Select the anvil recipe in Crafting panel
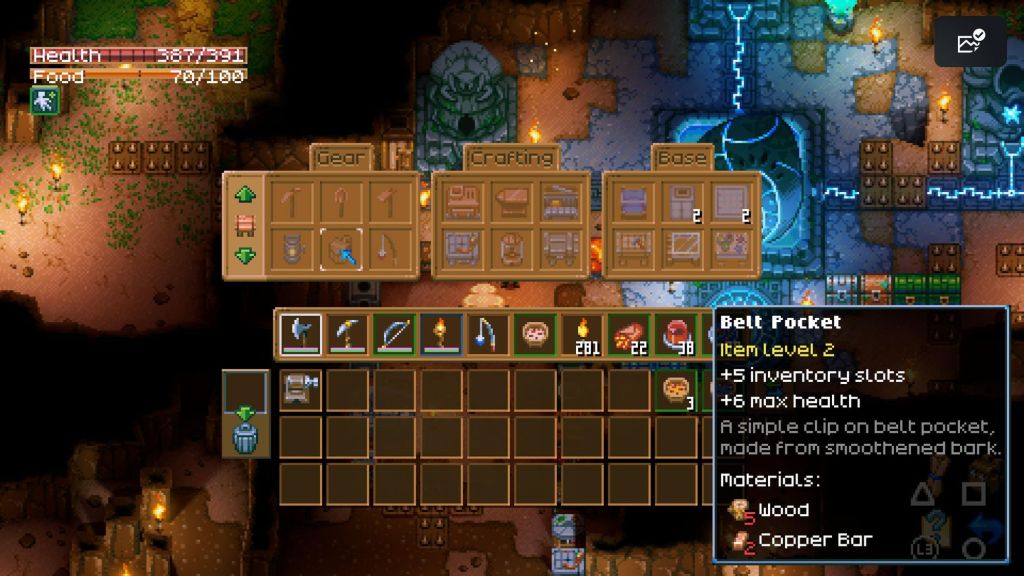This screenshot has width=1024, height=576. point(510,201)
